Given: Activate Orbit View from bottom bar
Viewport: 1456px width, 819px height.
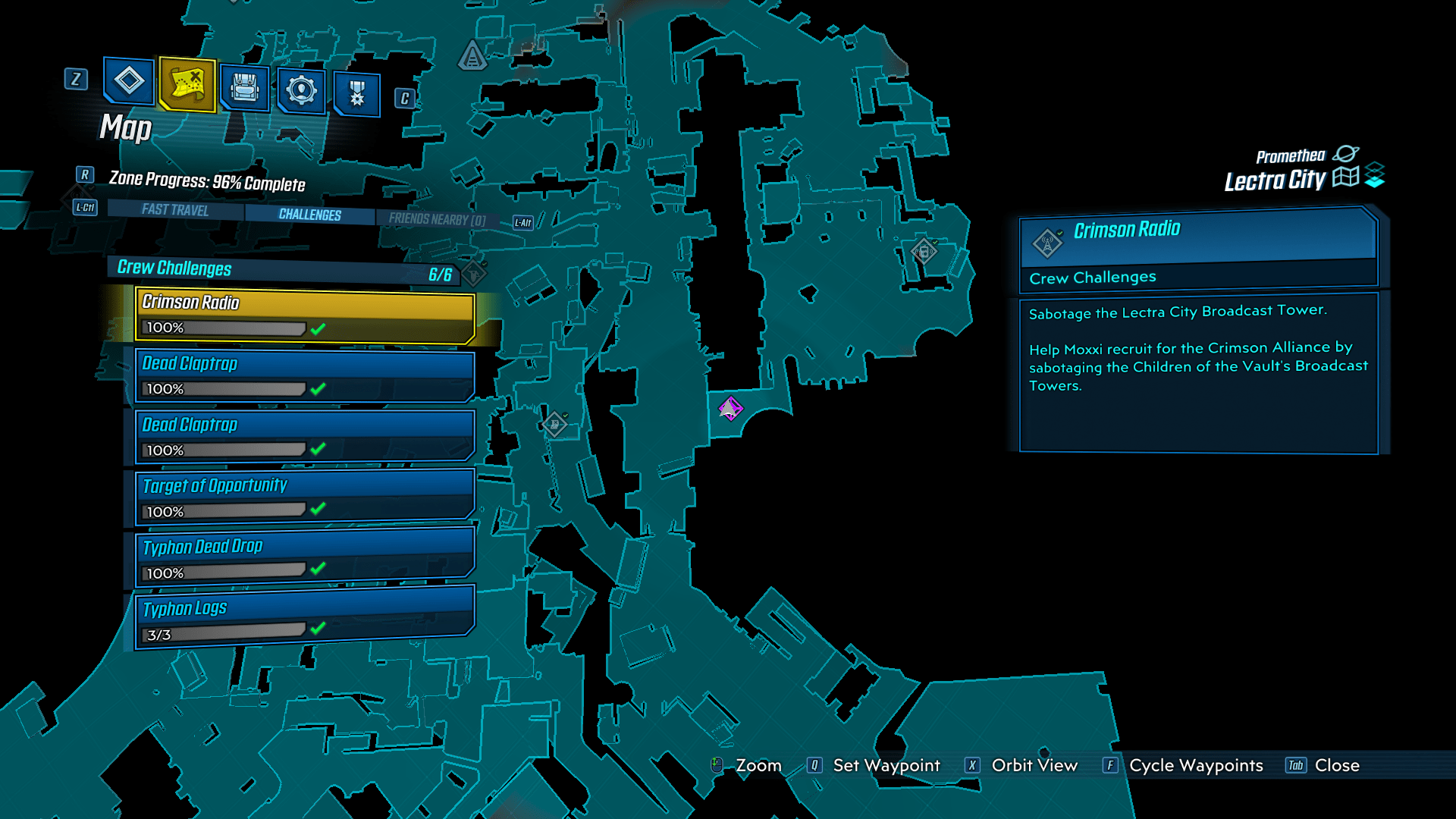Looking at the screenshot, I should click(1034, 766).
